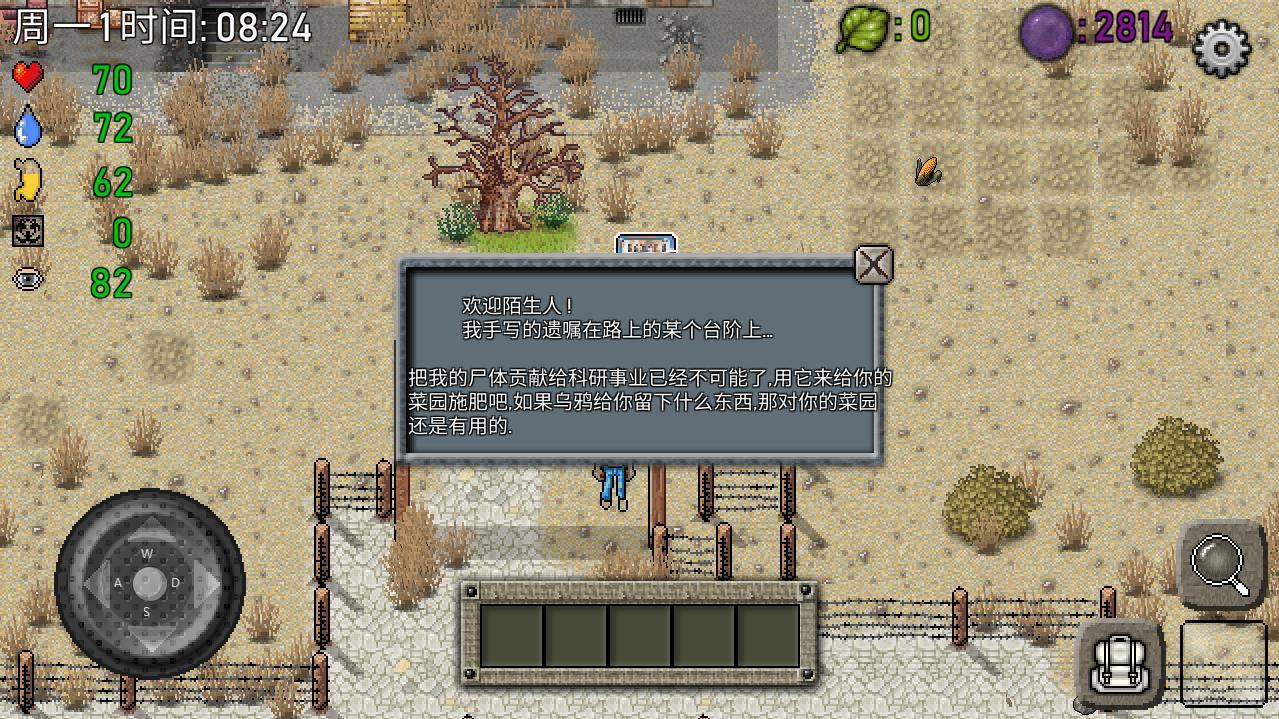Image resolution: width=1279 pixels, height=719 pixels.
Task: Tap the magnifying glass search button
Action: point(1221,563)
